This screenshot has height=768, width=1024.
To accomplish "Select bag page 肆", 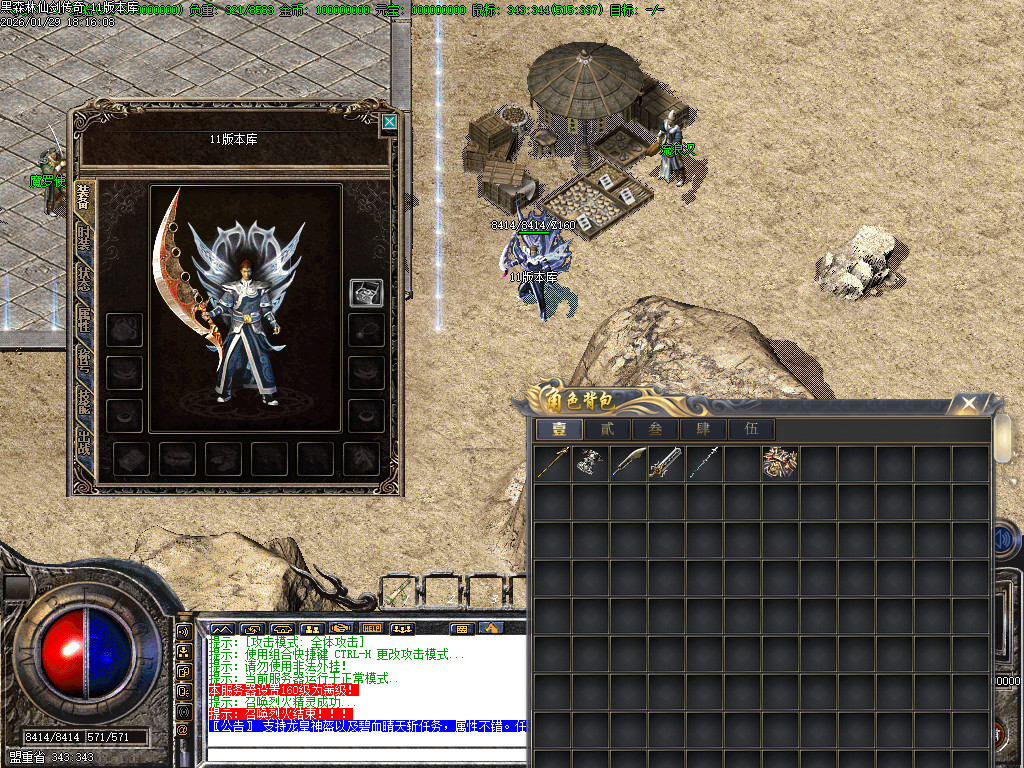I will (702, 430).
